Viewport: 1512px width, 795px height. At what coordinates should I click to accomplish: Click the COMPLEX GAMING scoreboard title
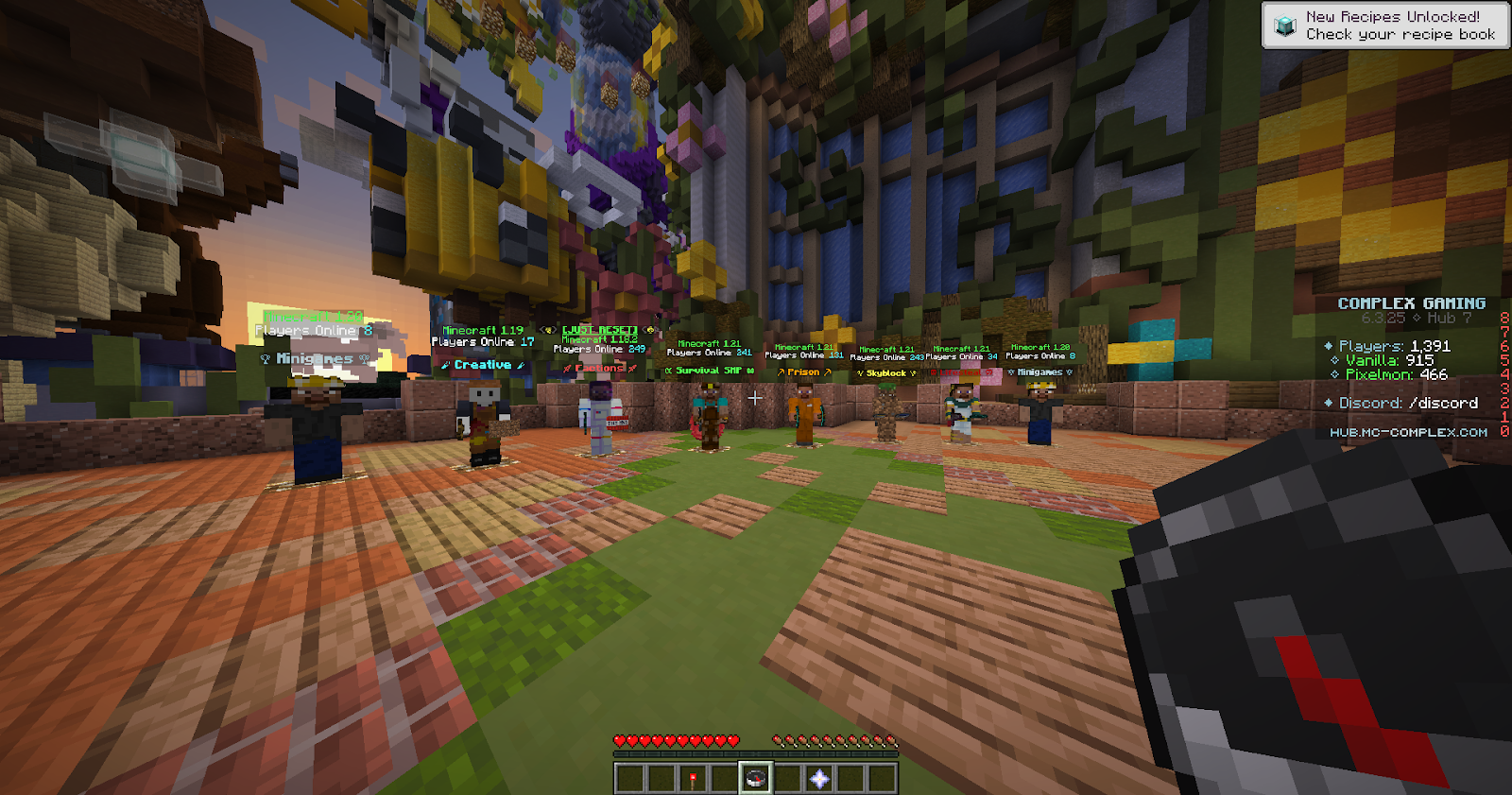click(1413, 303)
